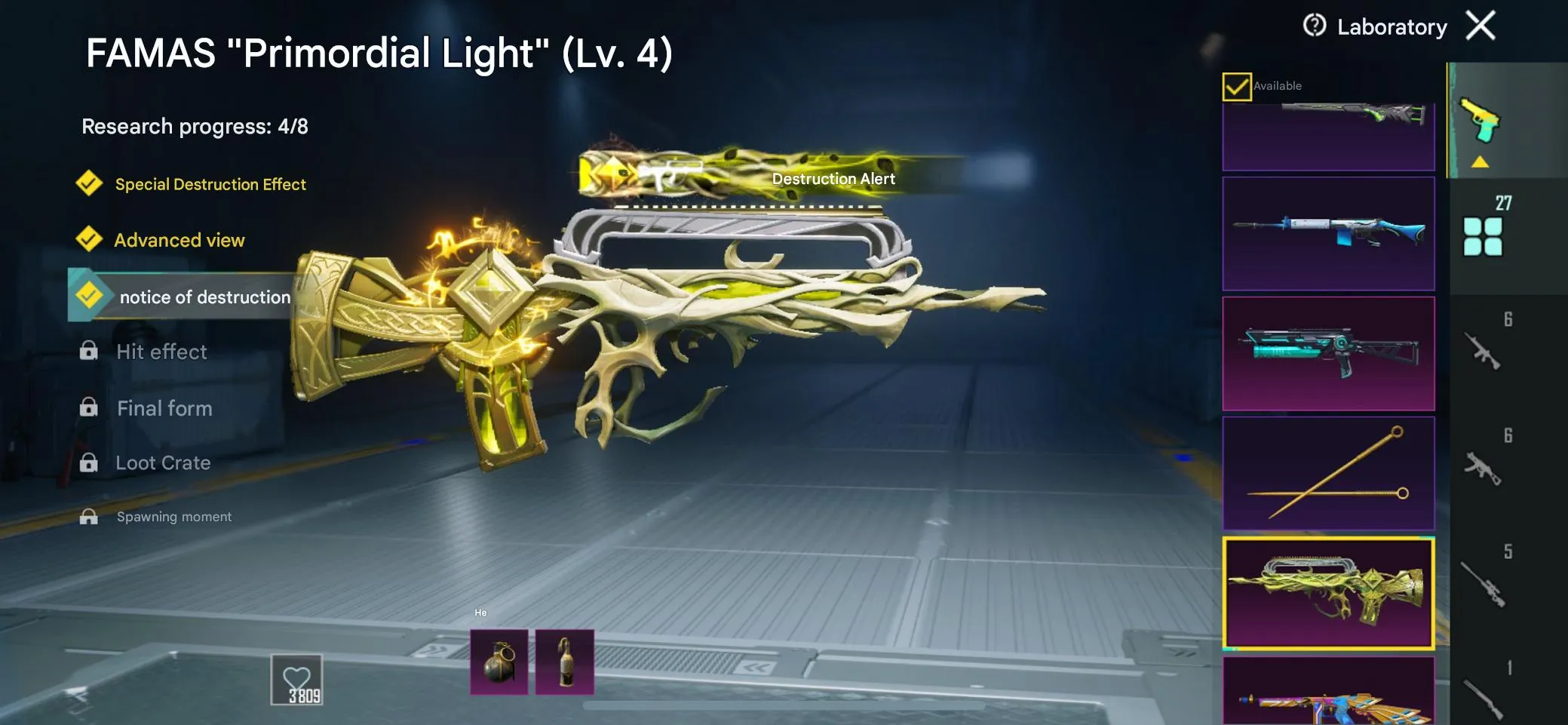Open the all-items grid category tab
This screenshot has width=1568, height=725.
click(1483, 235)
